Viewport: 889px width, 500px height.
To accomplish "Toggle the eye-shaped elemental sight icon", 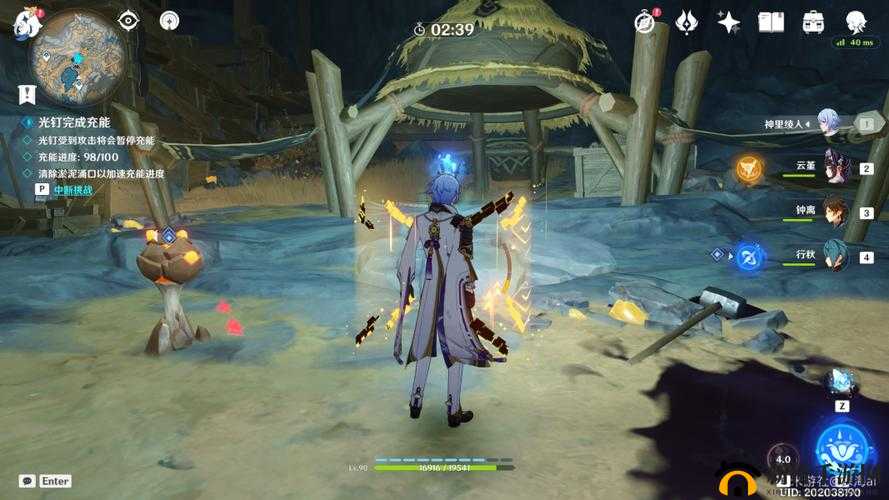I will (128, 20).
